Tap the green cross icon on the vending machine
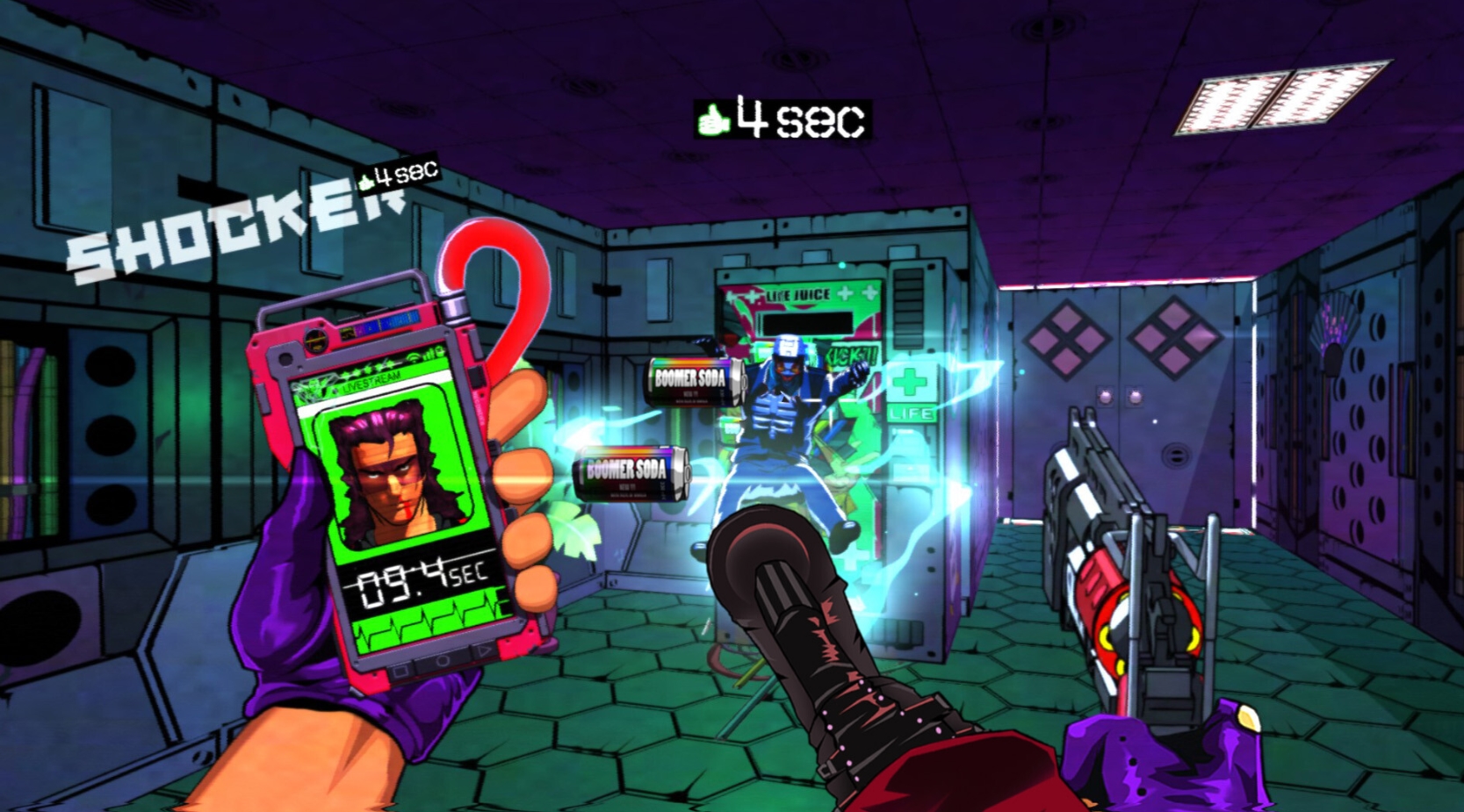Image resolution: width=1464 pixels, height=812 pixels. point(912,383)
